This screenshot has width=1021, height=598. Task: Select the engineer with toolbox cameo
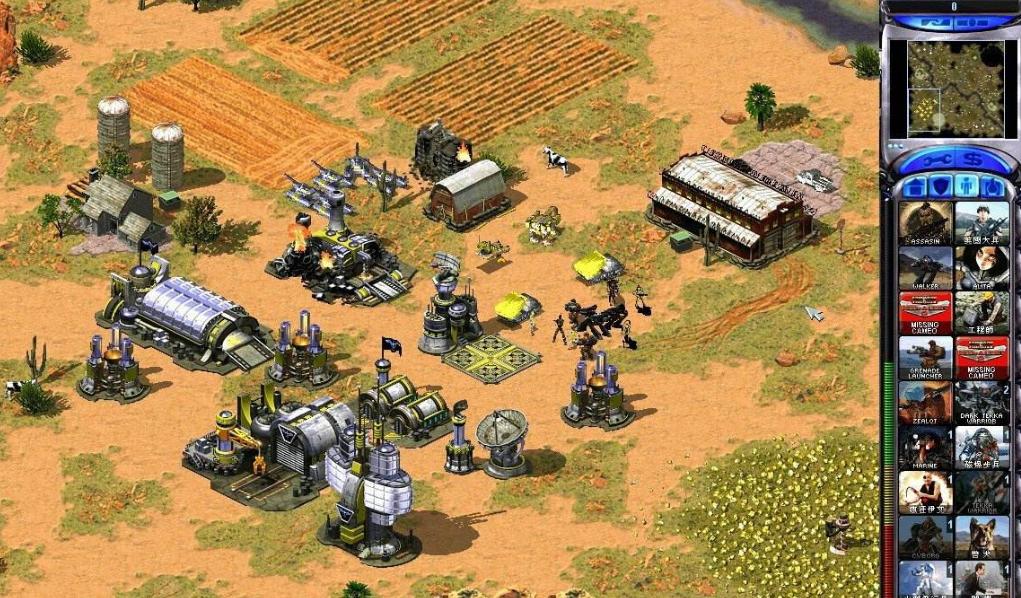[981, 313]
